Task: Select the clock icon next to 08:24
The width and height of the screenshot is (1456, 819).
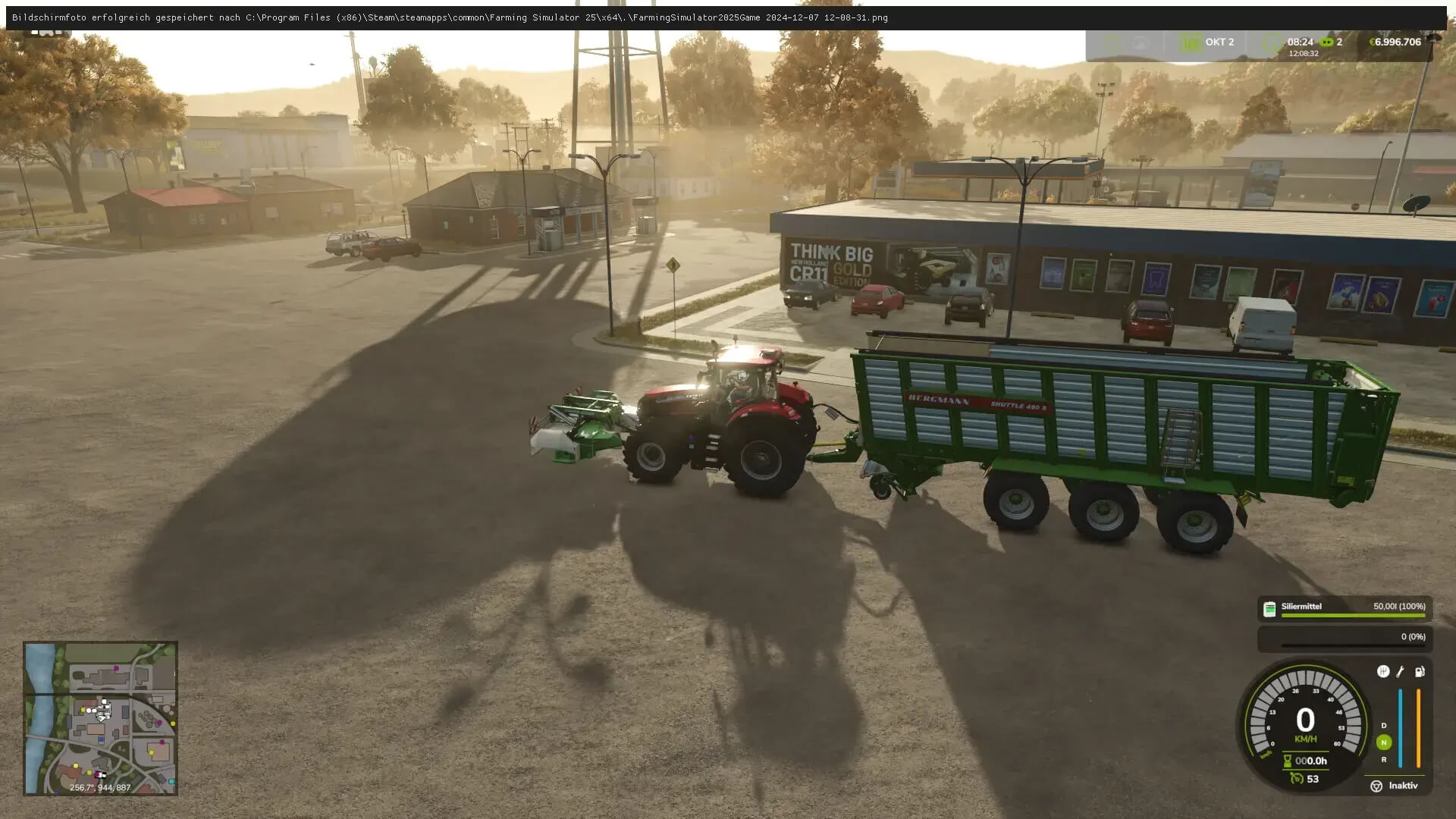Action: (1272, 42)
